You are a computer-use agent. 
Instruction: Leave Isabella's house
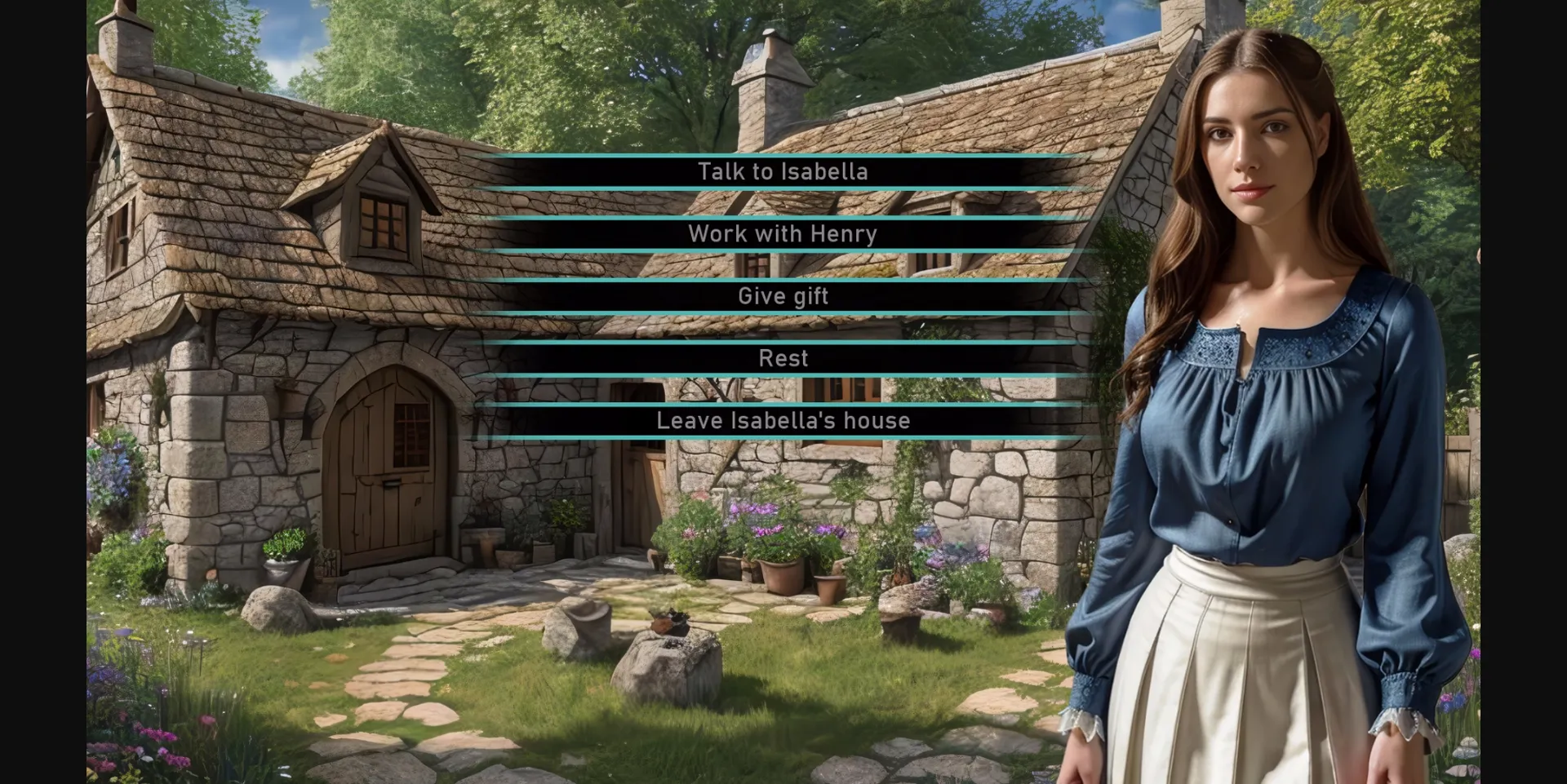[x=783, y=421]
